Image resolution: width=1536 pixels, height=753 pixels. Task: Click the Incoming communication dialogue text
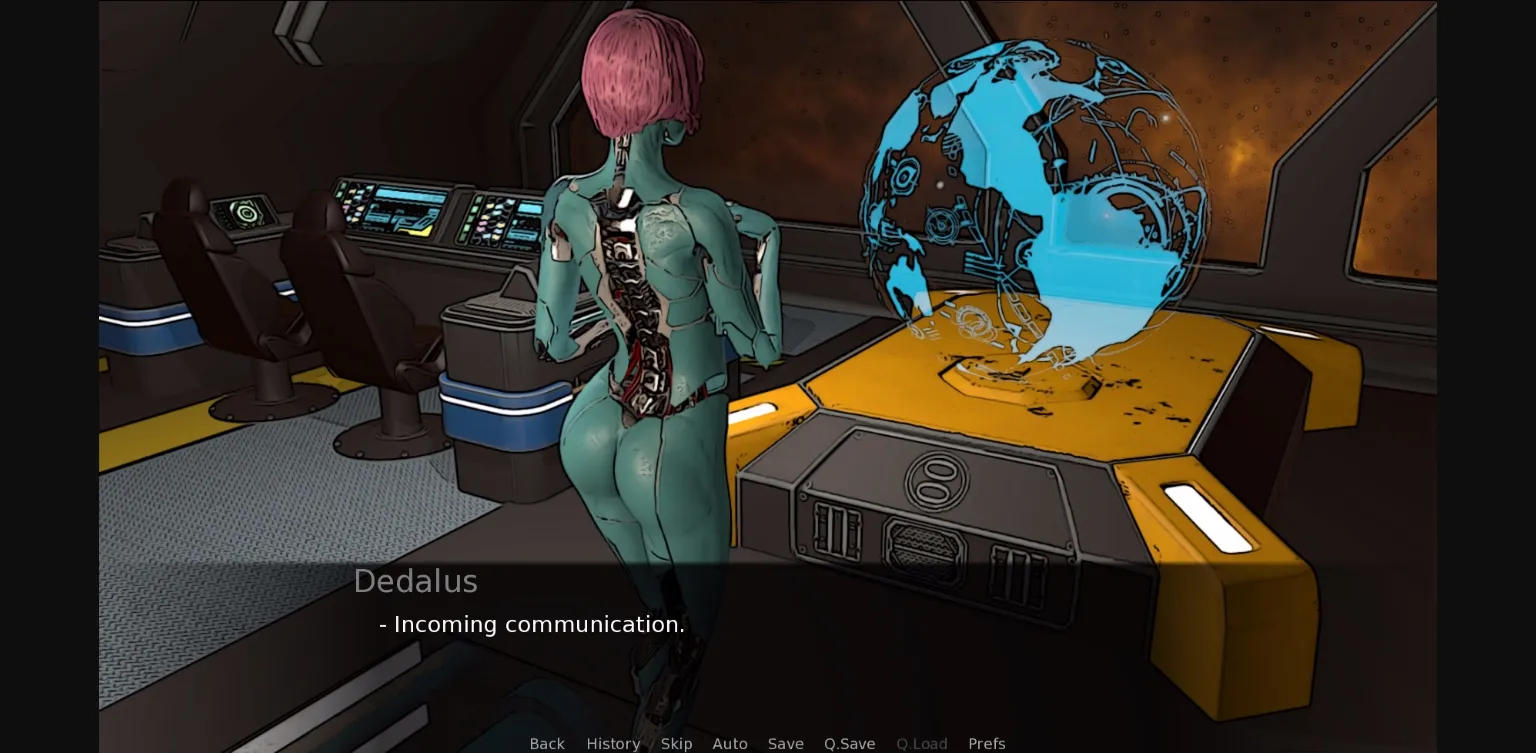tap(531, 624)
